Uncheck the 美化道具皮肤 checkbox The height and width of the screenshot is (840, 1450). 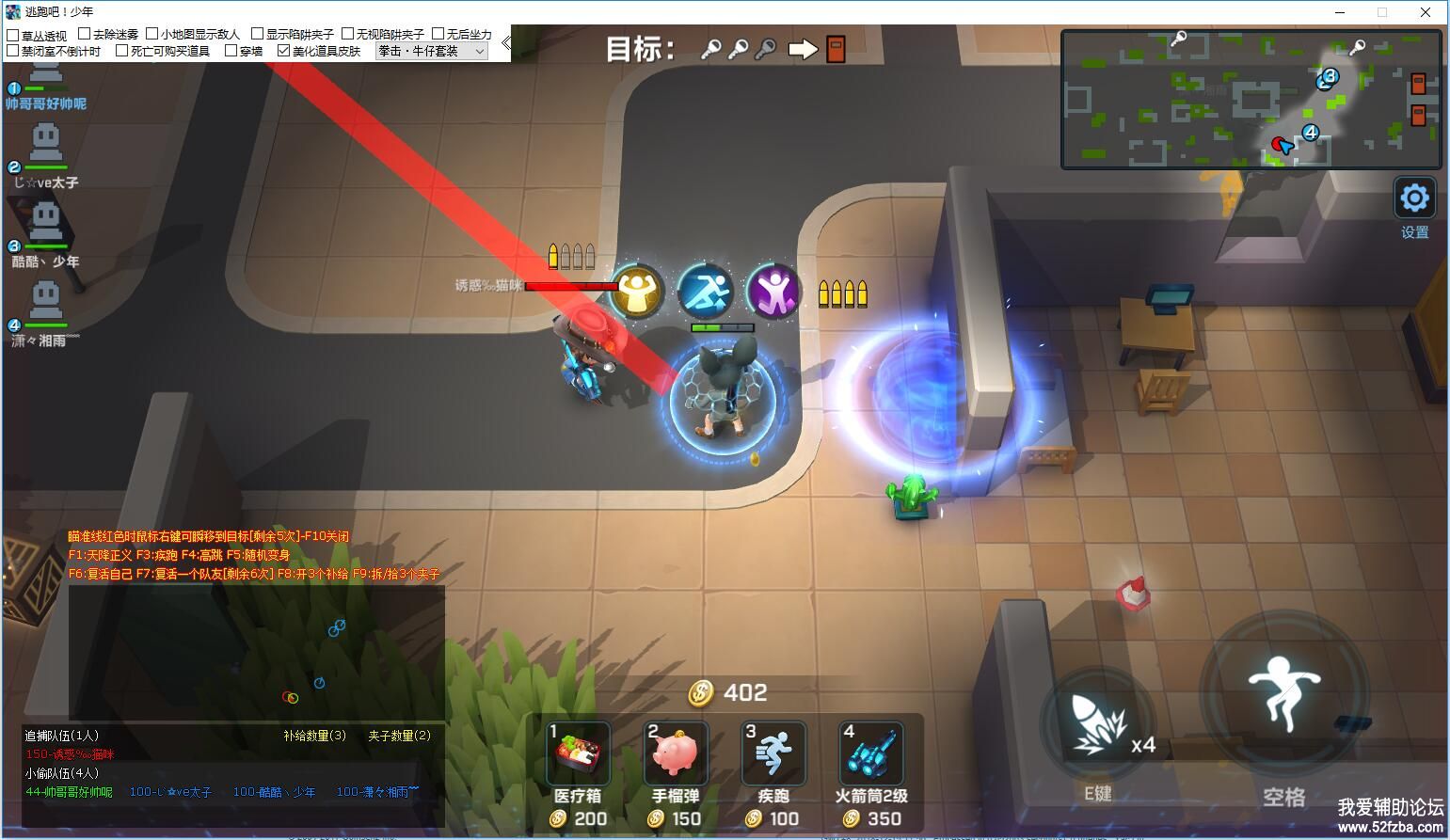pyautogui.click(x=284, y=51)
